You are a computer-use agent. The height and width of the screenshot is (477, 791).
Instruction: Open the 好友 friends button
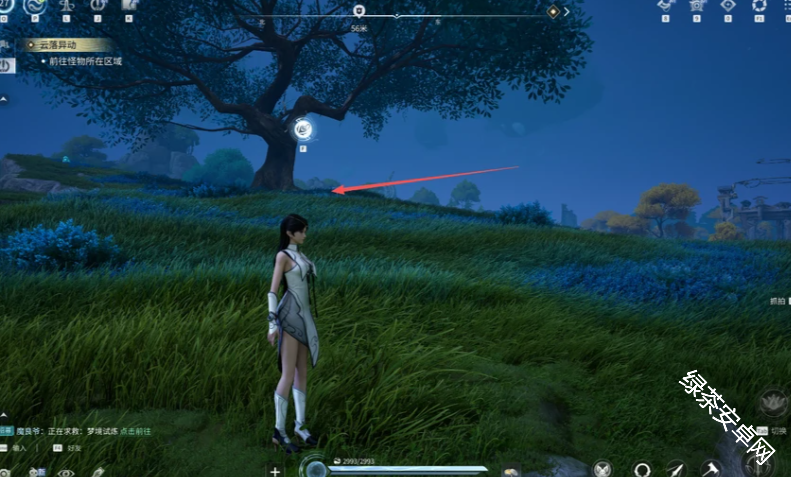click(x=73, y=449)
